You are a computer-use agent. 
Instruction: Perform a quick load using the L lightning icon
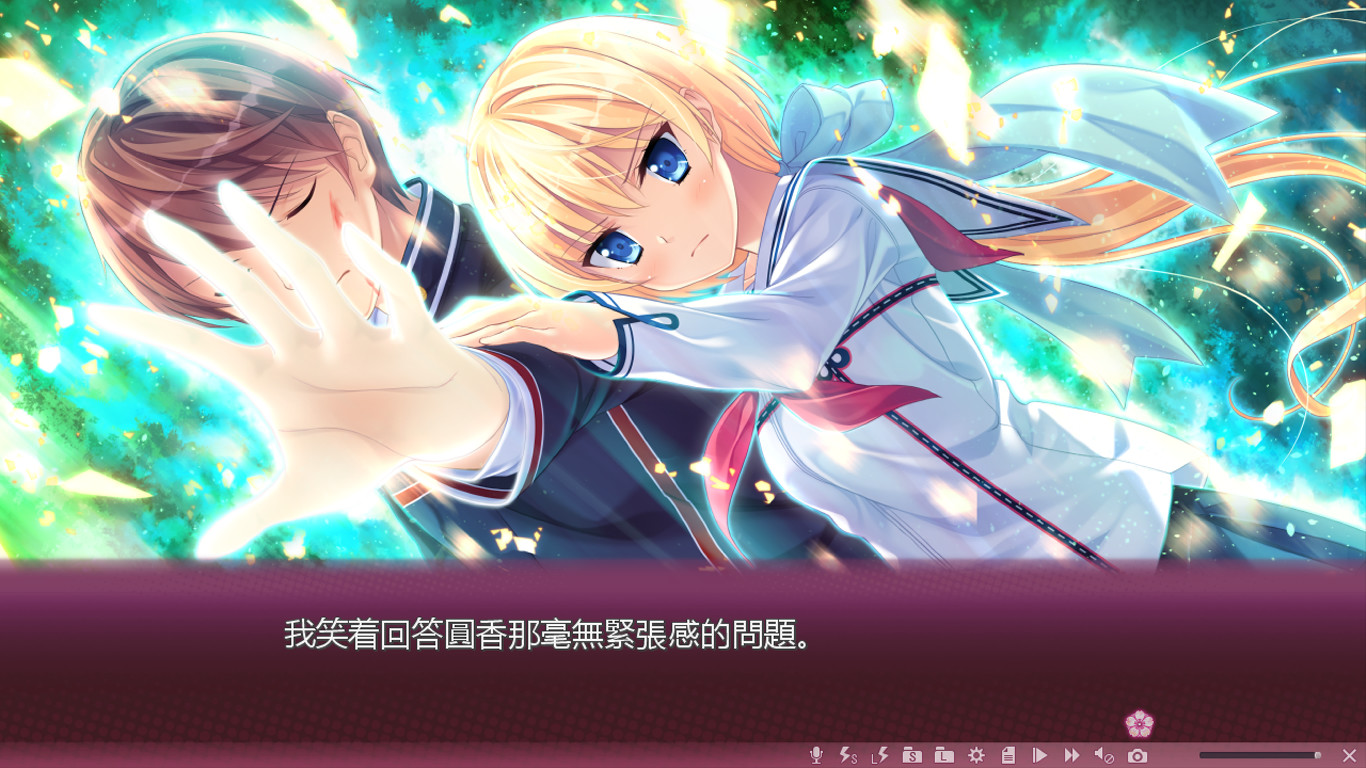click(x=880, y=755)
